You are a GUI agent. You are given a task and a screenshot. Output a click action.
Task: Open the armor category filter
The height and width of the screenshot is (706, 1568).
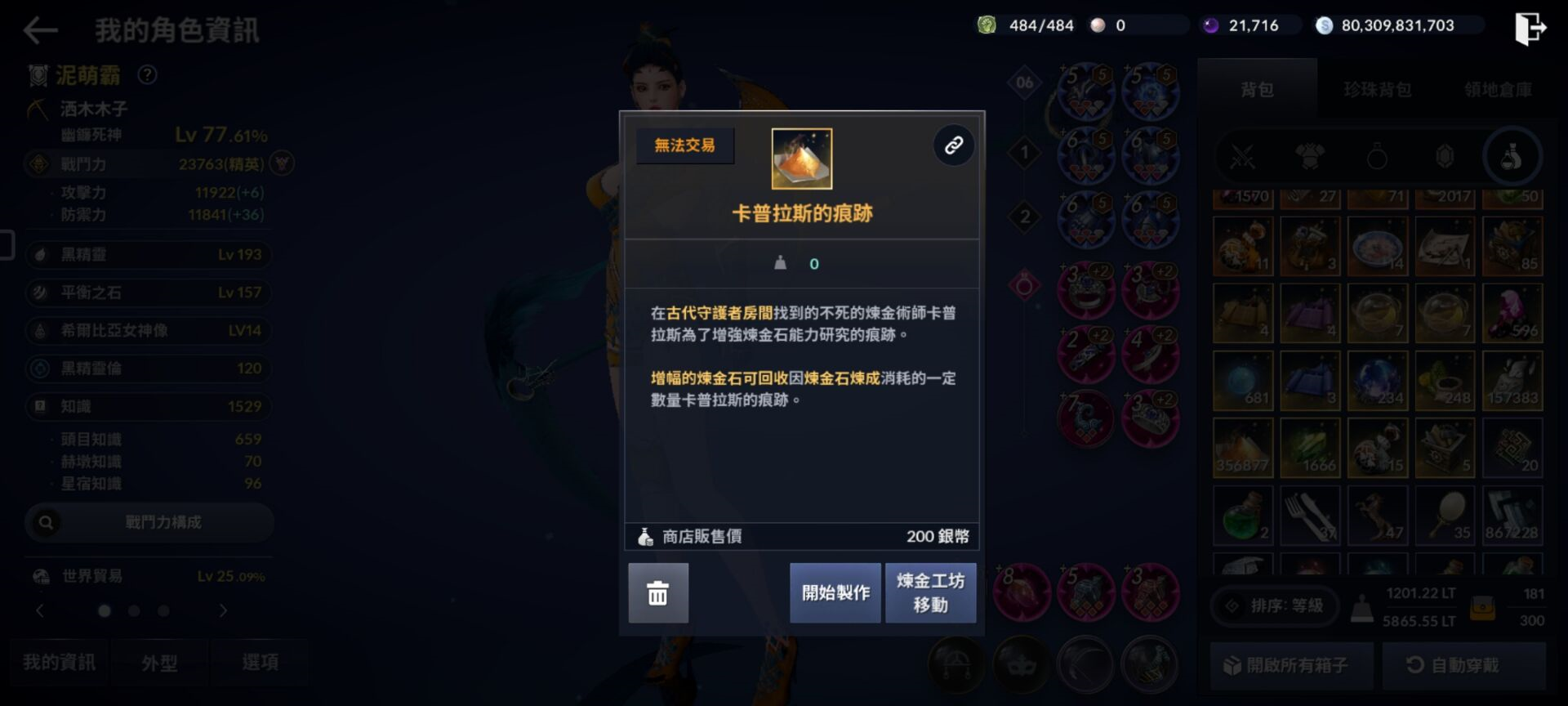tap(1311, 157)
